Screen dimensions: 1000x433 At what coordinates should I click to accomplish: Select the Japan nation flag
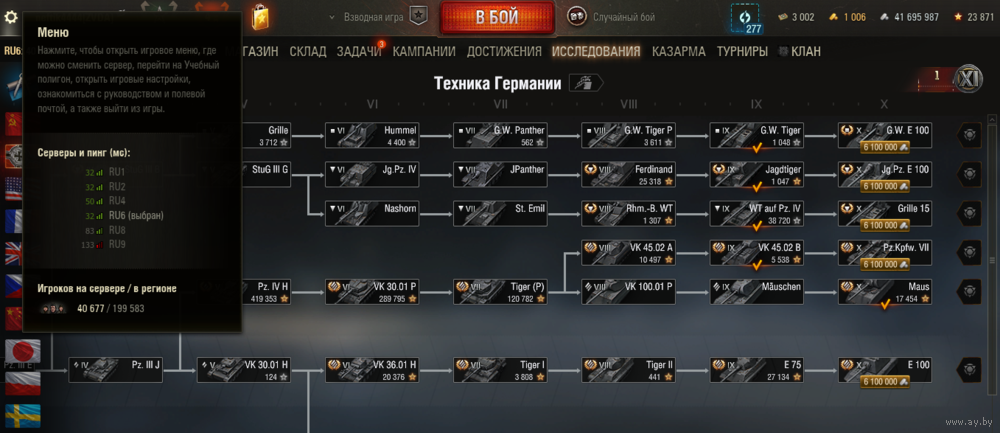coord(20,351)
